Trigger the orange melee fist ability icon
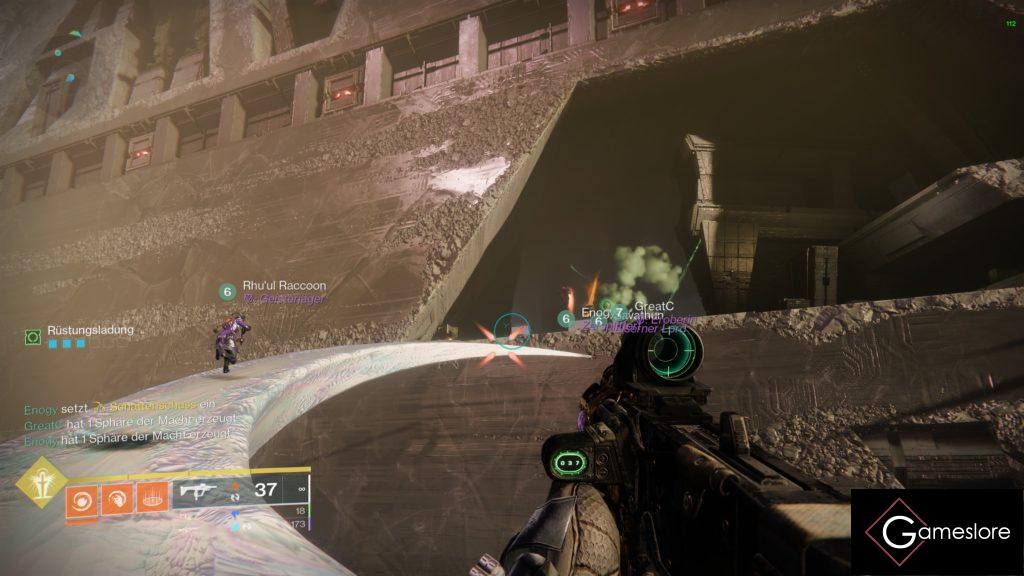Viewport: 1024px width, 576px height. click(116, 497)
